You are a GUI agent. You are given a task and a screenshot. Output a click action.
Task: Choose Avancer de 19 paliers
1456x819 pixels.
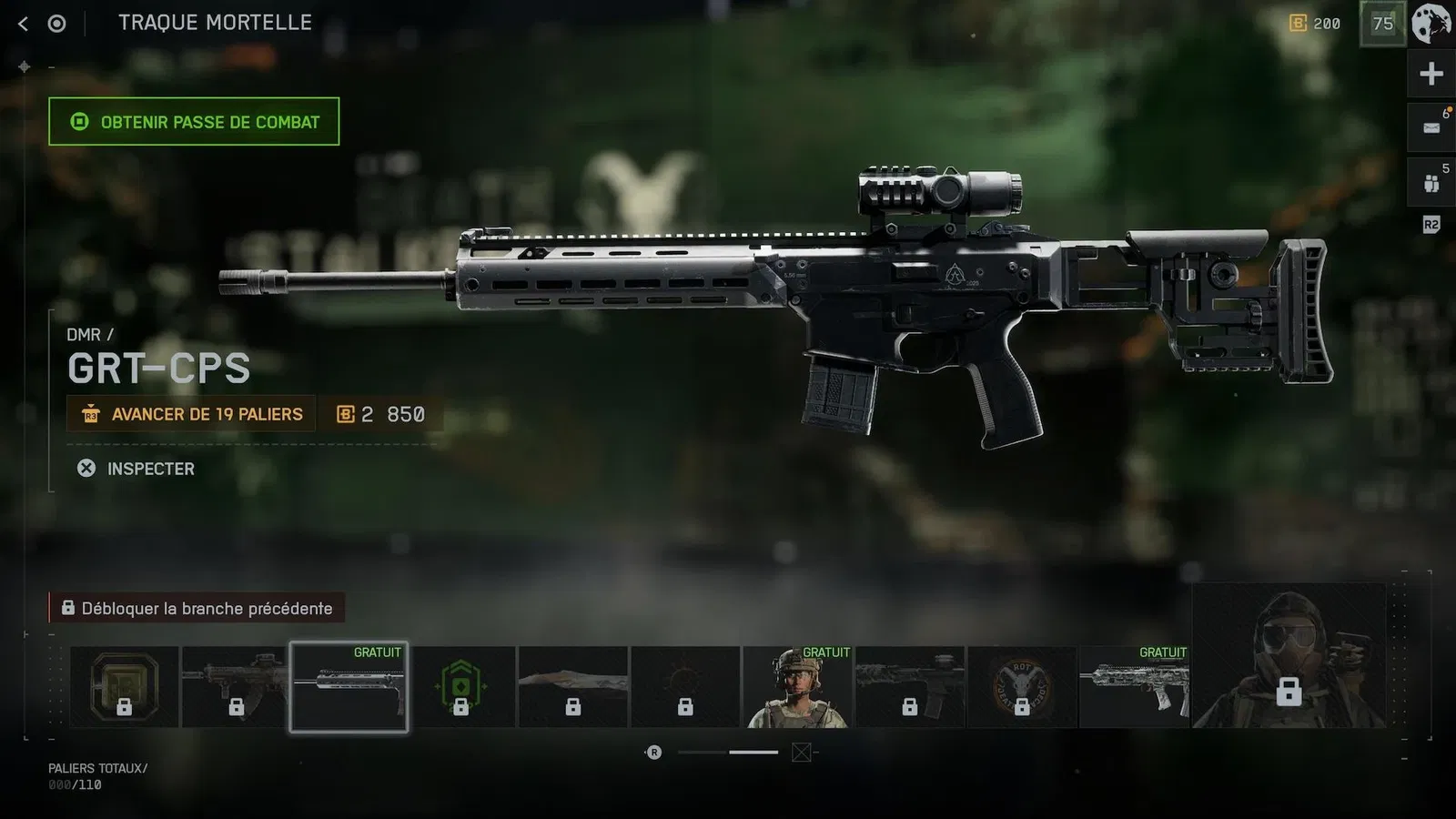tap(191, 414)
